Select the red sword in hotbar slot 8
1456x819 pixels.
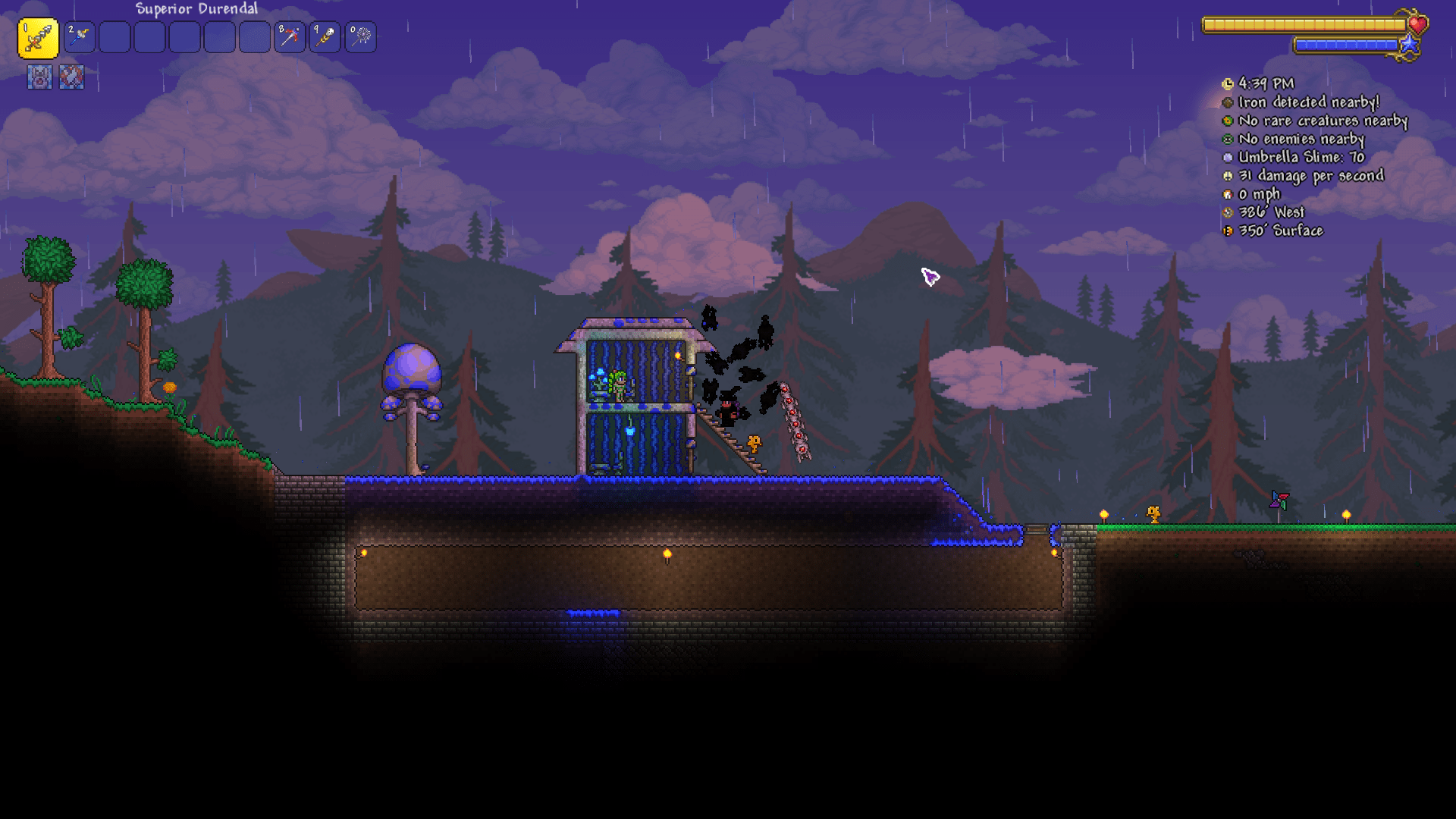tap(290, 38)
